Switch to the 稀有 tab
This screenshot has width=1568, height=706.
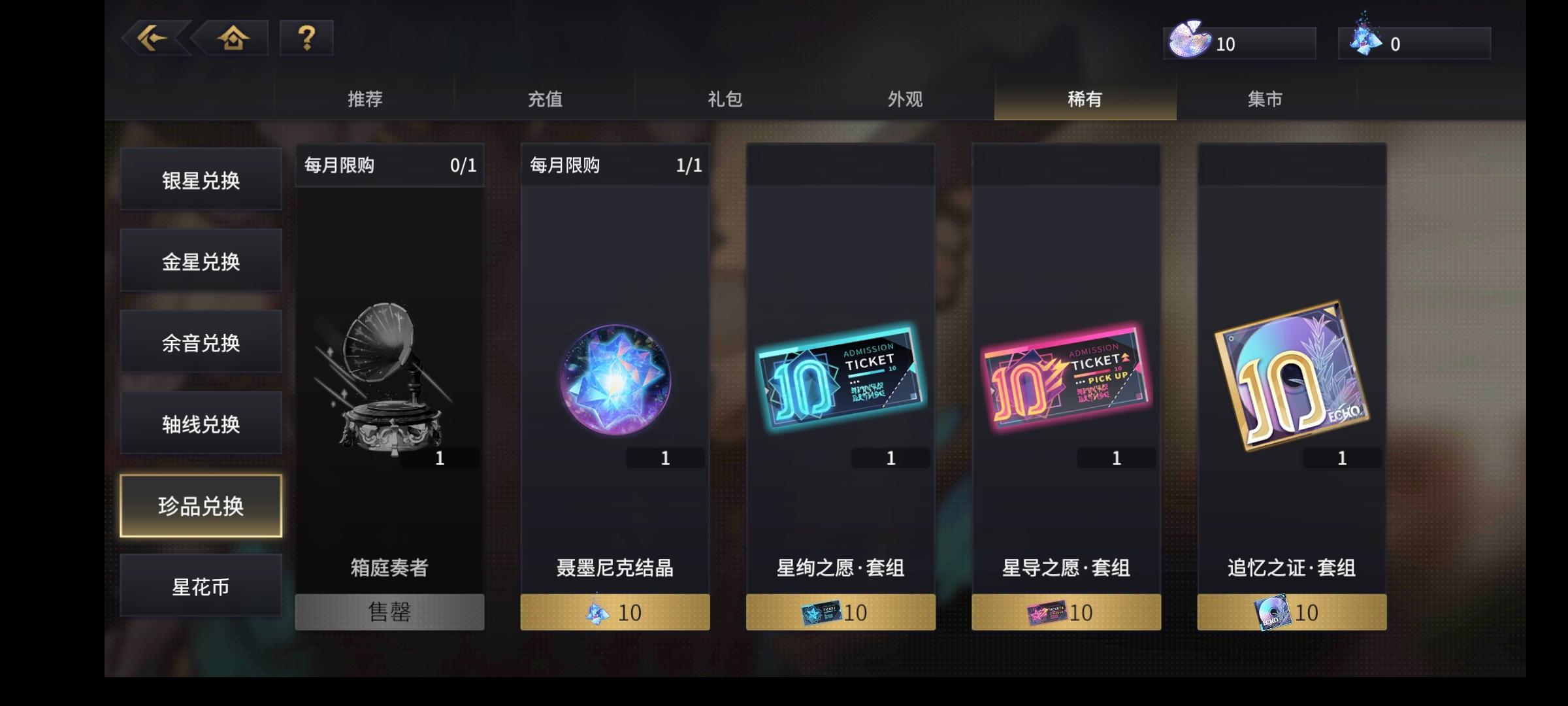(1086, 99)
